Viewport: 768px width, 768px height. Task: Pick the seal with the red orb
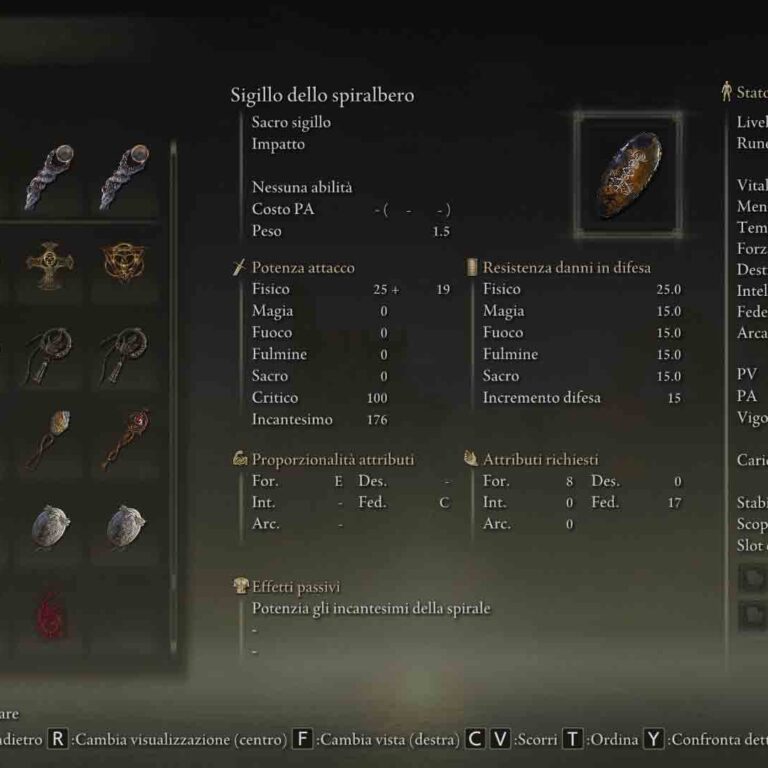[123, 437]
